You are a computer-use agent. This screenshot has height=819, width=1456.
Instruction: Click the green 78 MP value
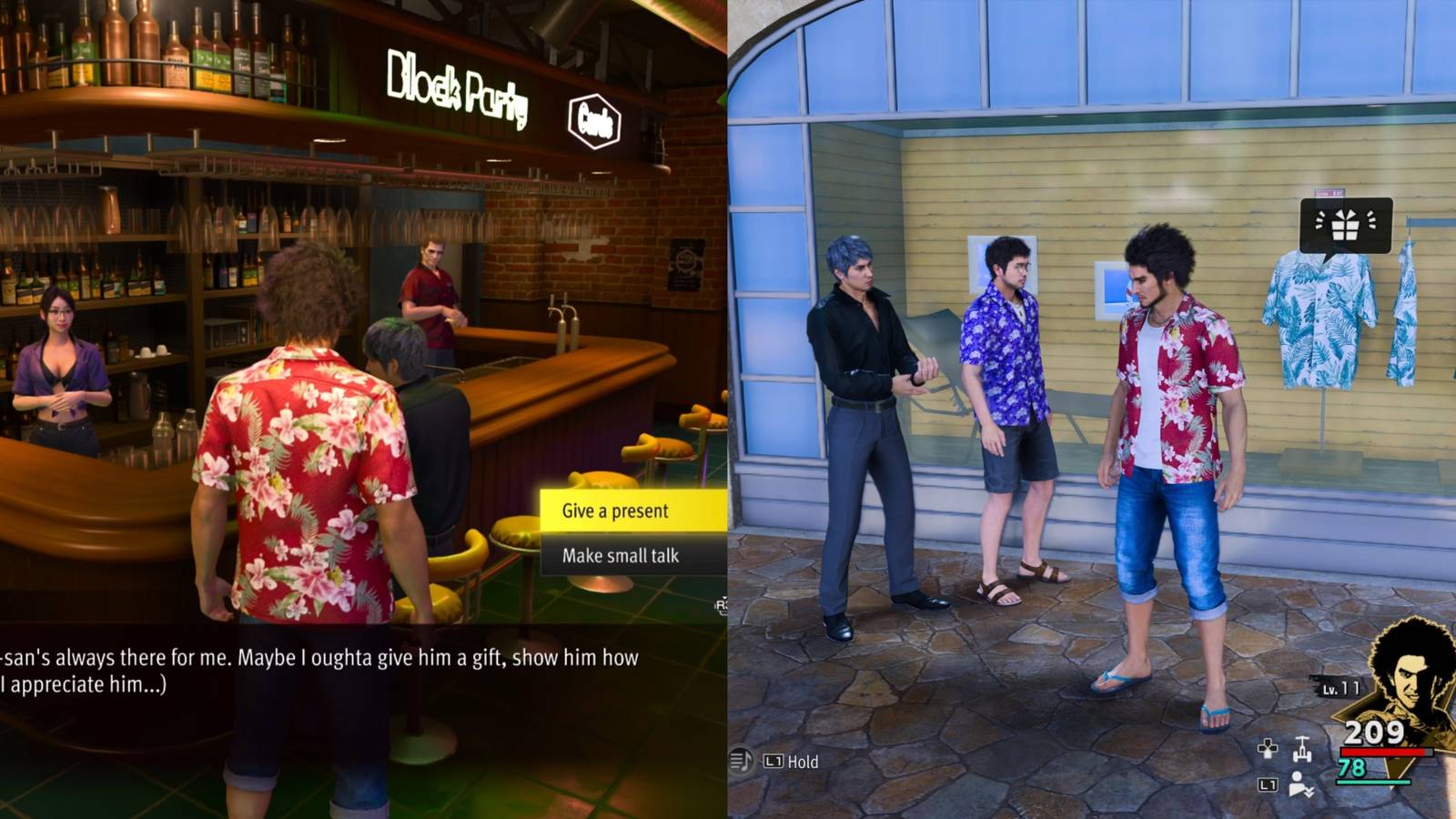tap(1353, 770)
